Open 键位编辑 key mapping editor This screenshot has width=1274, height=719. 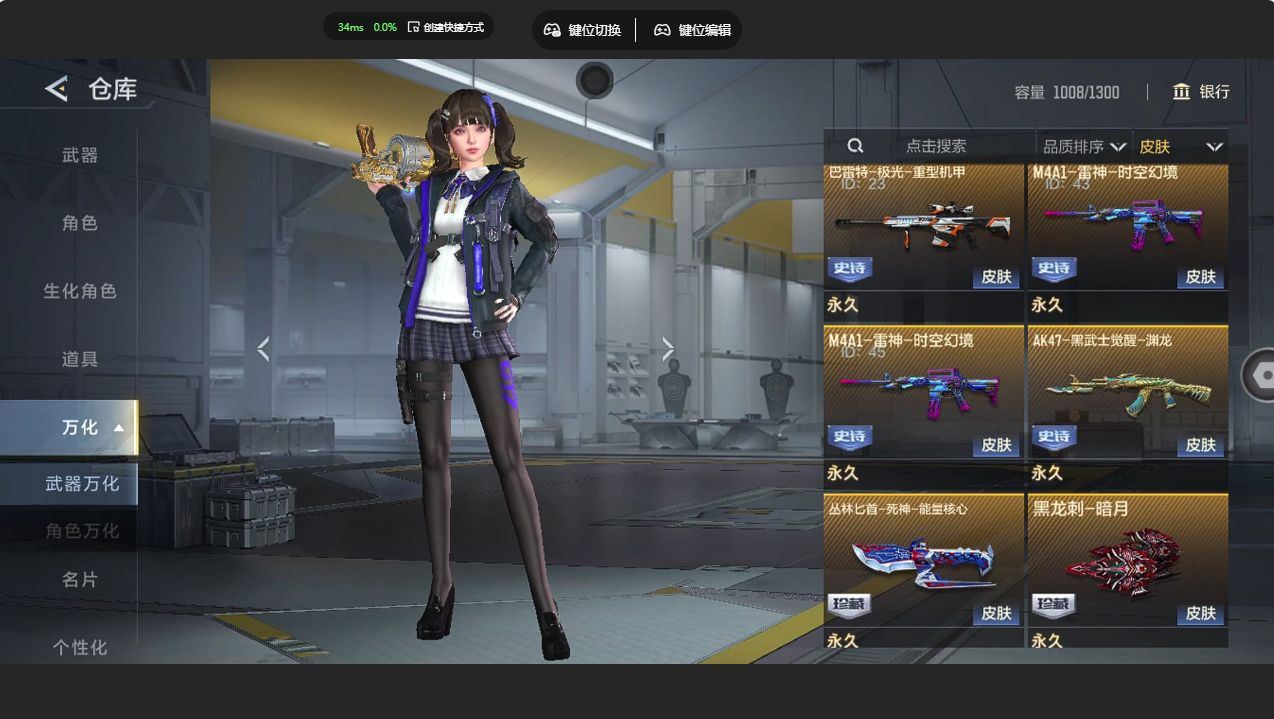coord(693,30)
